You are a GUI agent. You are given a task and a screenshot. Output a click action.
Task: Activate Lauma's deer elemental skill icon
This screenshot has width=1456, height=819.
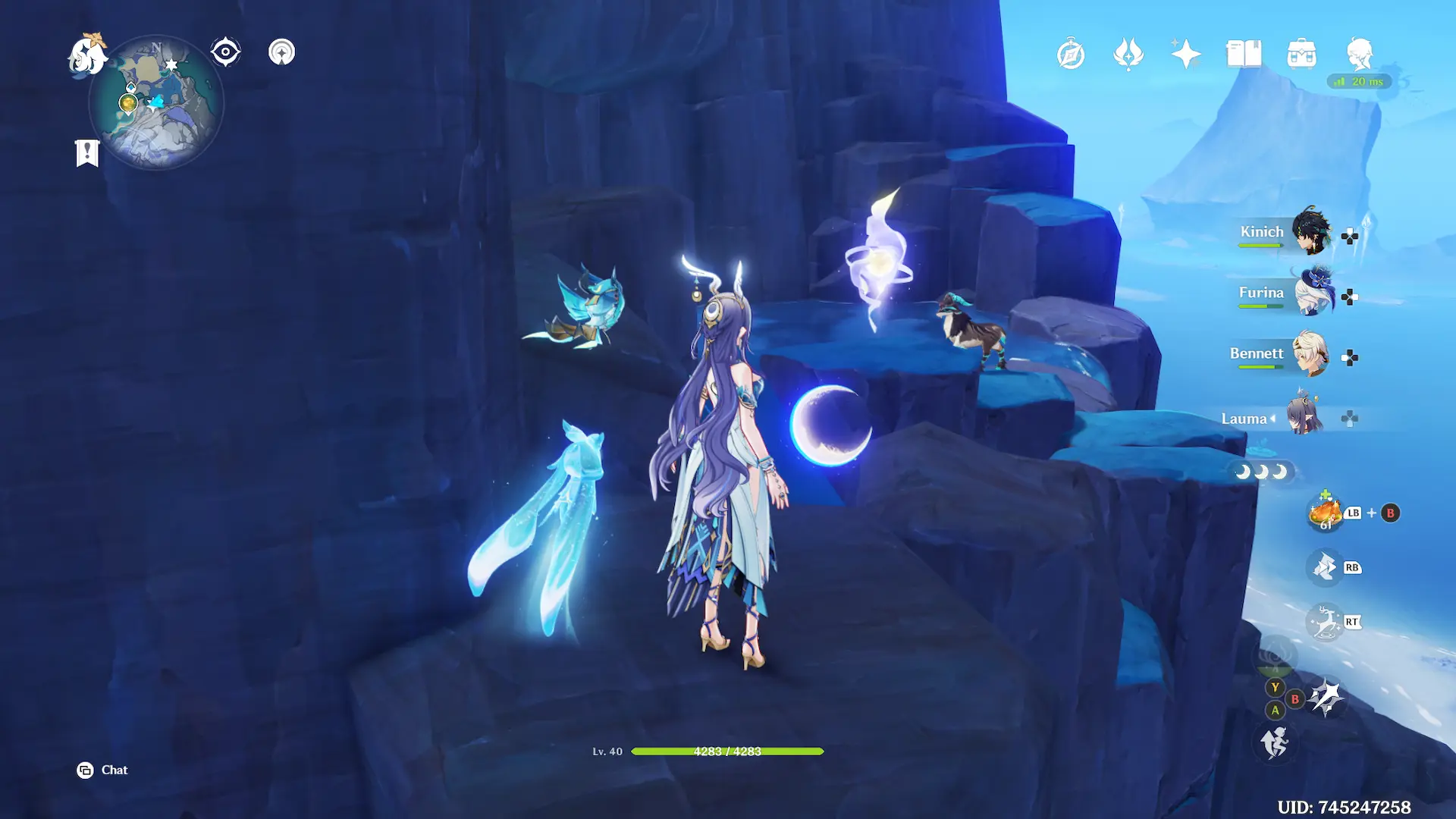1326,623
